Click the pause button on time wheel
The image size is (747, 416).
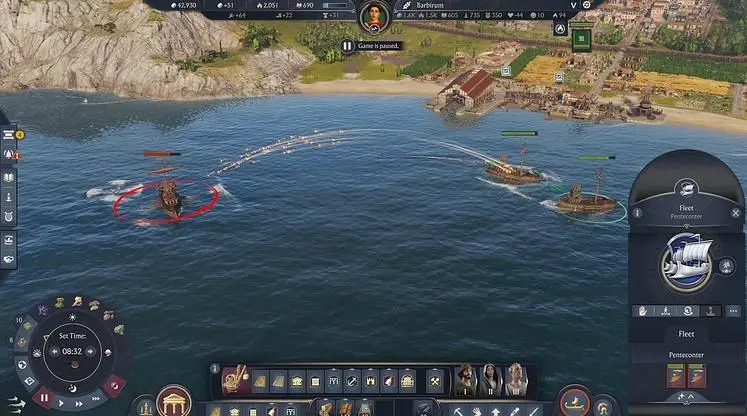(x=44, y=398)
